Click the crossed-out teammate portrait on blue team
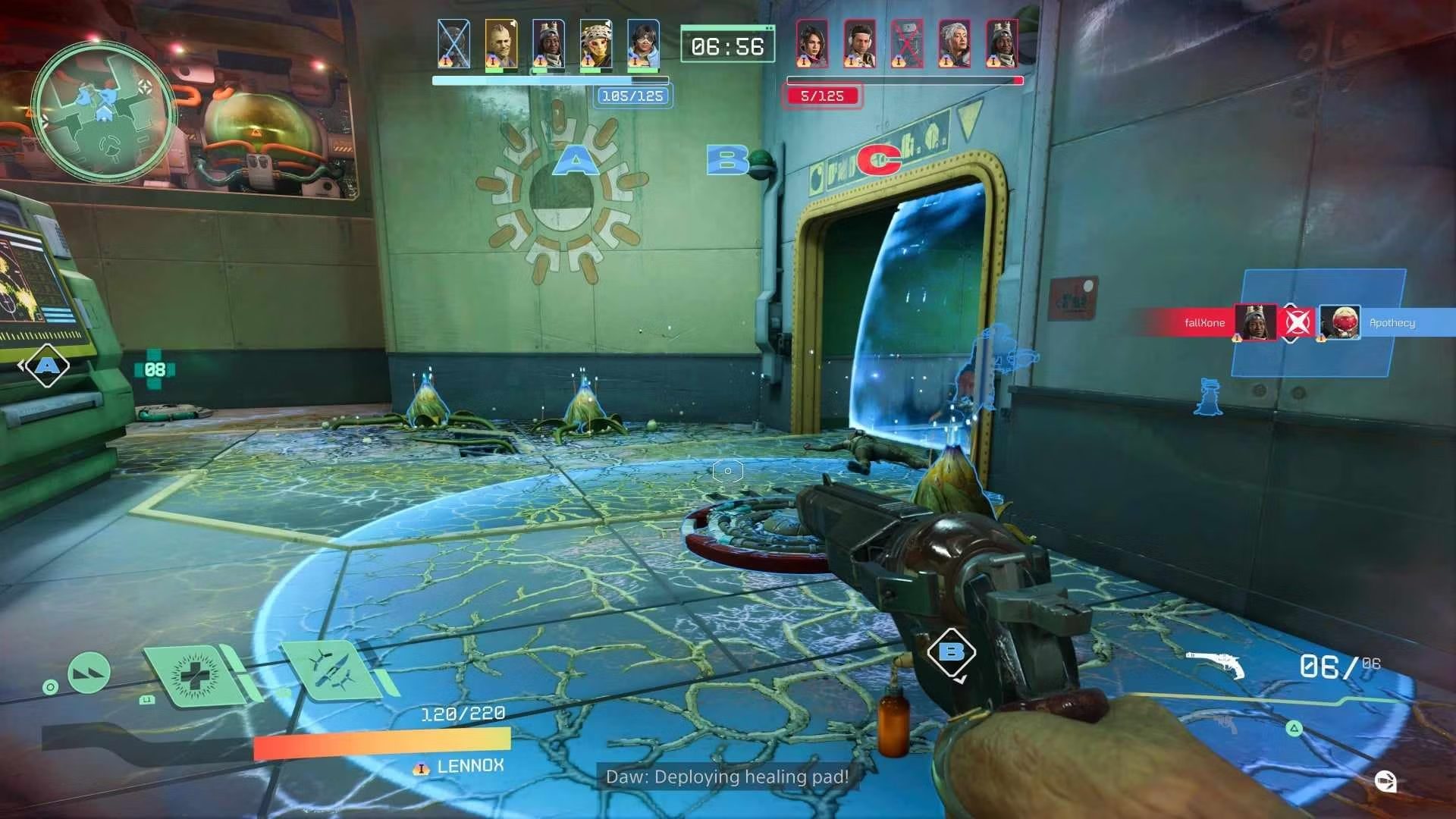 coord(453,44)
